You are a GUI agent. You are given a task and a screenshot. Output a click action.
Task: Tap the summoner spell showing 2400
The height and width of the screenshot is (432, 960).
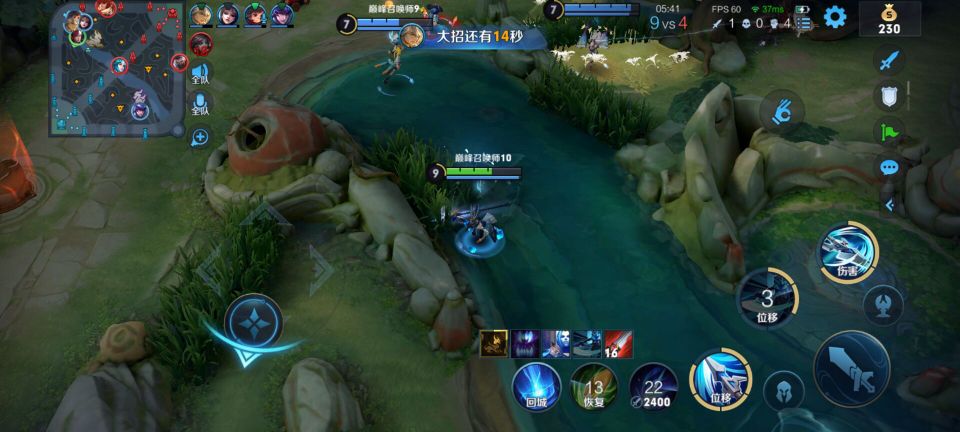[653, 386]
